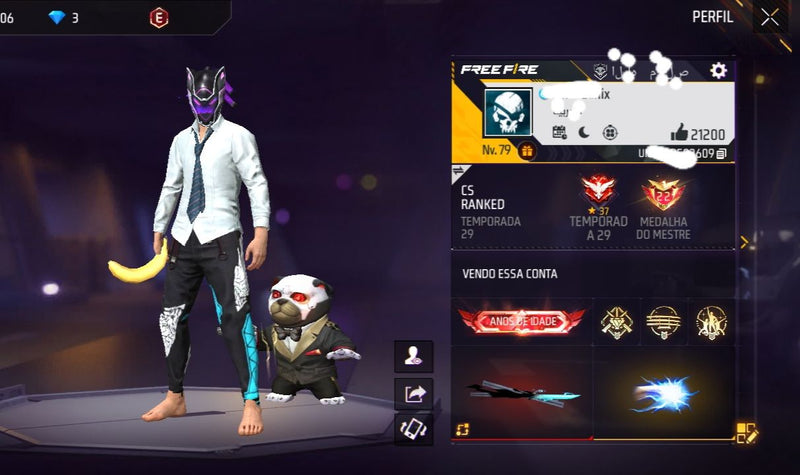
Task: Click the character view eye button
Action: (413, 354)
